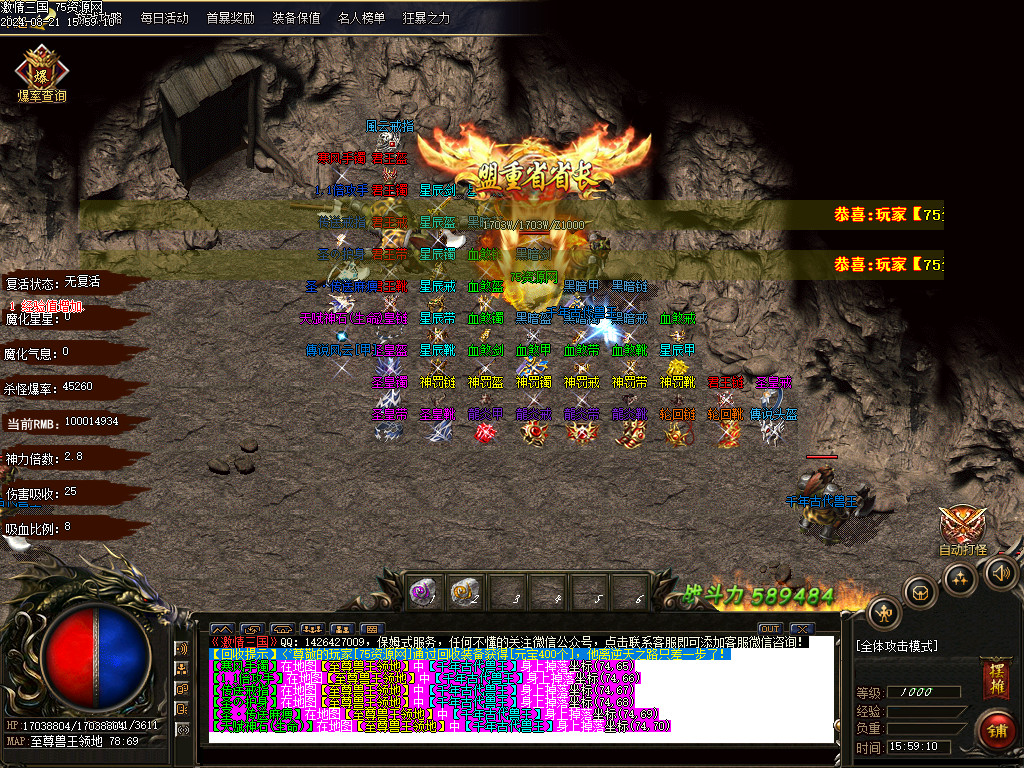
Task: Switch attack mode via 全体攻击模式 label
Action: (897, 646)
